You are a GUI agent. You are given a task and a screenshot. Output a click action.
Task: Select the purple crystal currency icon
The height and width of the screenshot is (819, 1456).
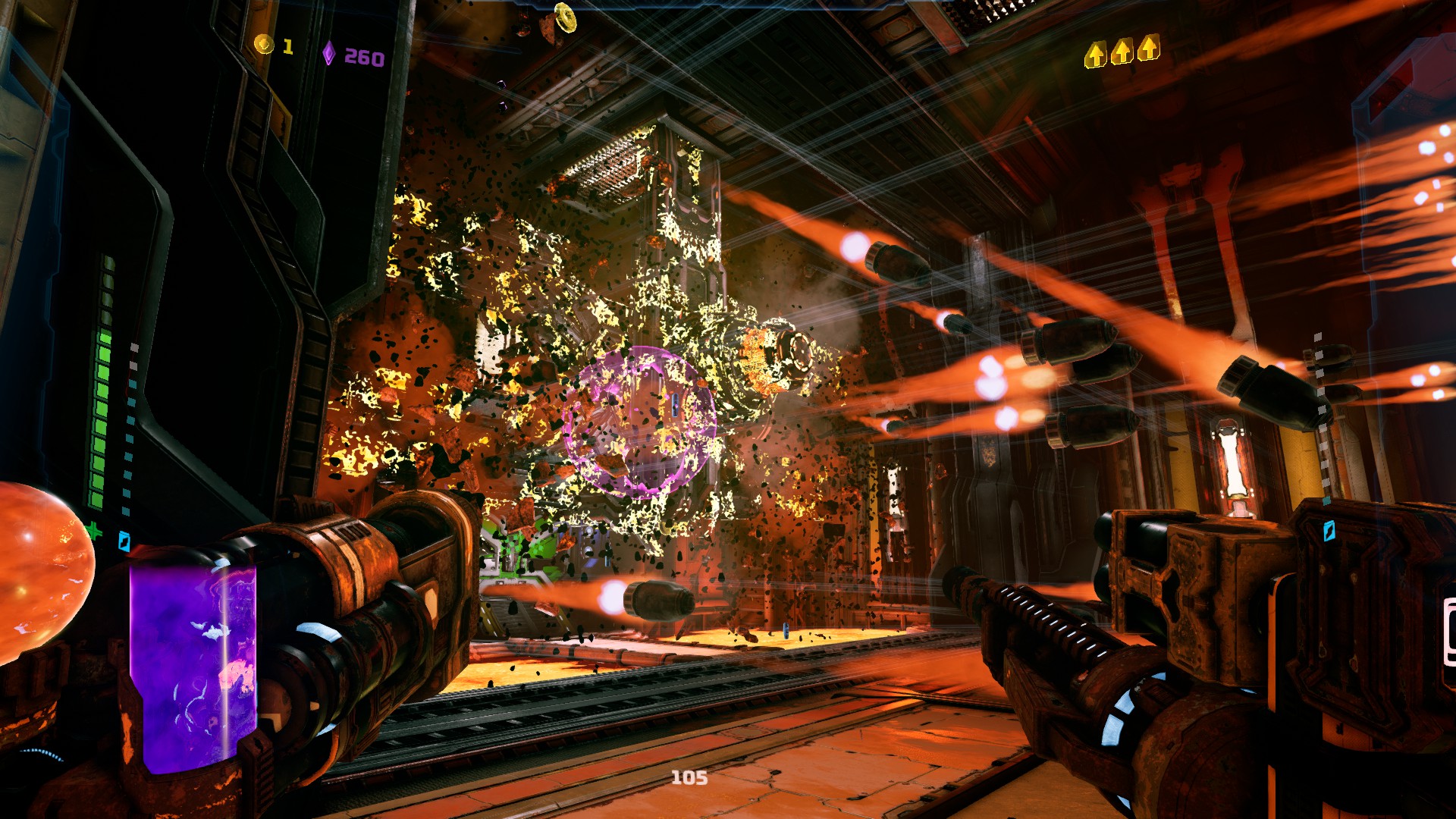[329, 53]
